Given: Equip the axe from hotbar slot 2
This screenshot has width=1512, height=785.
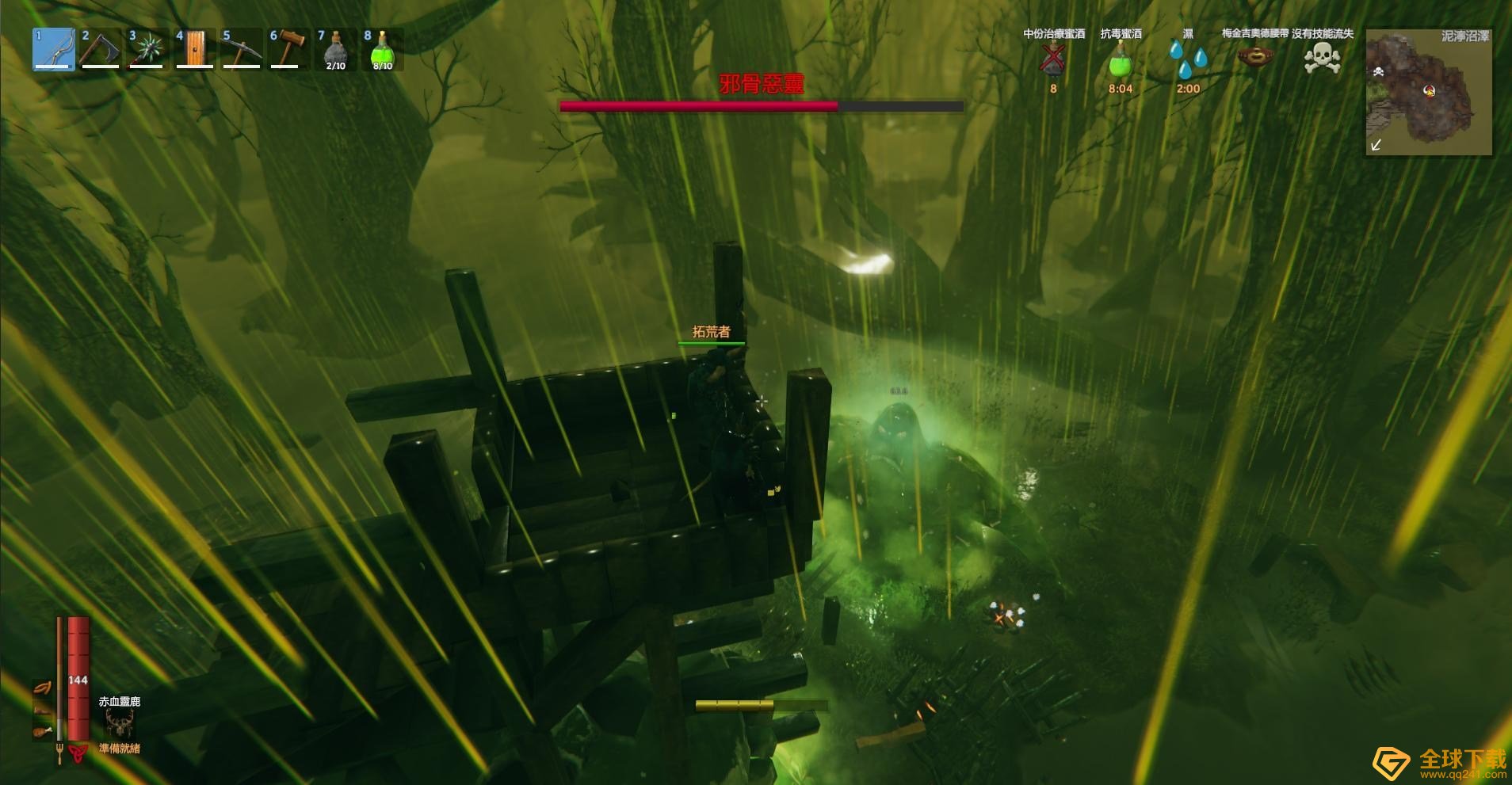Looking at the screenshot, I should click(x=101, y=49).
